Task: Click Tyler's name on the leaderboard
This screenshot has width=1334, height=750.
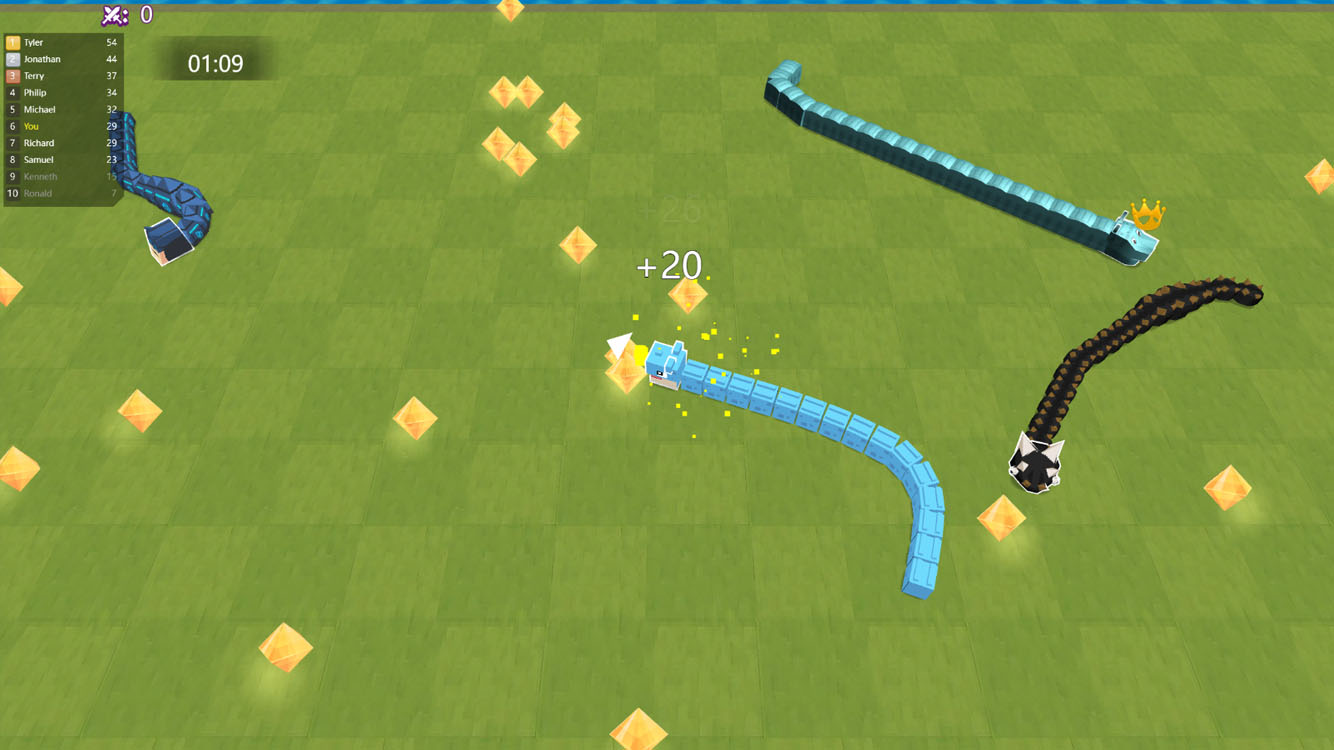Action: pyautogui.click(x=33, y=42)
